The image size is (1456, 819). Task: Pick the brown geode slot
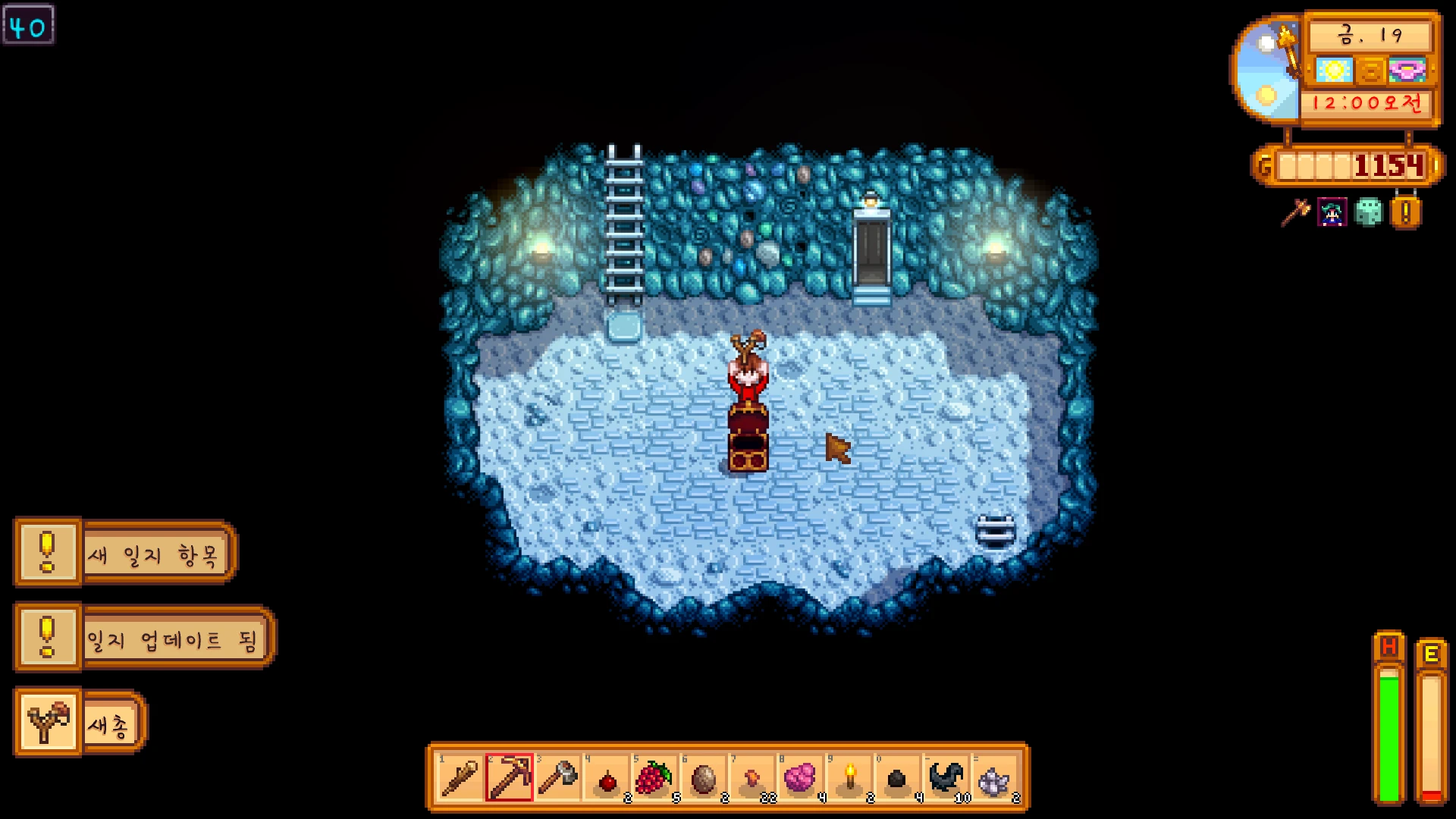point(704,778)
